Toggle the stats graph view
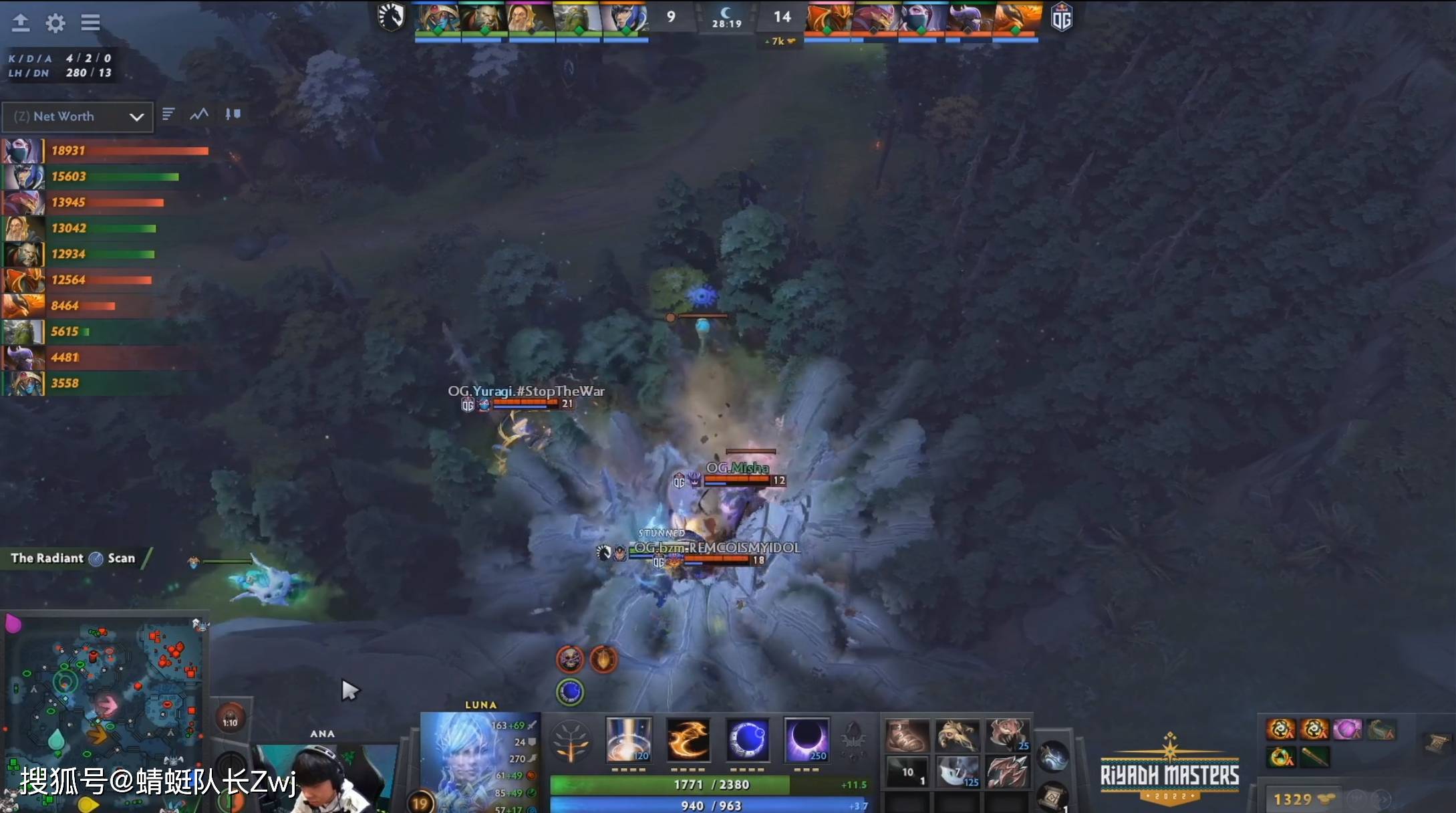1456x813 pixels. [199, 114]
